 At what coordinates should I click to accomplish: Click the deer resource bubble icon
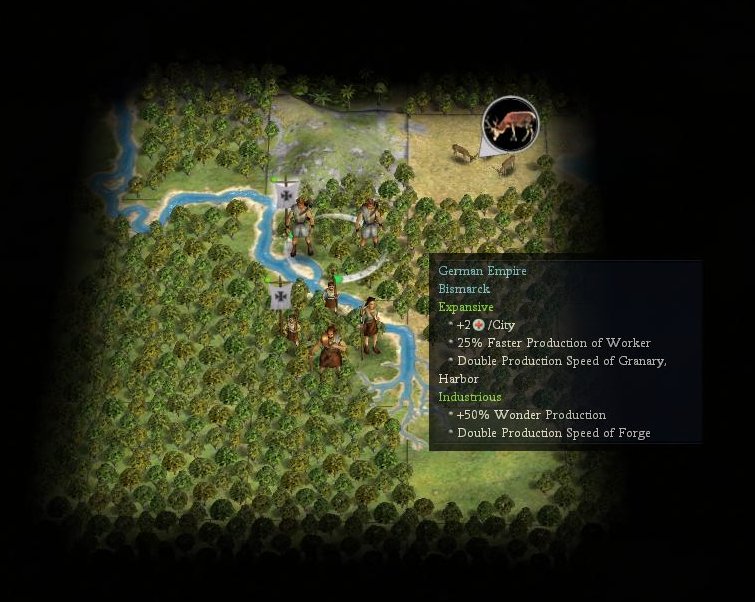[x=510, y=124]
